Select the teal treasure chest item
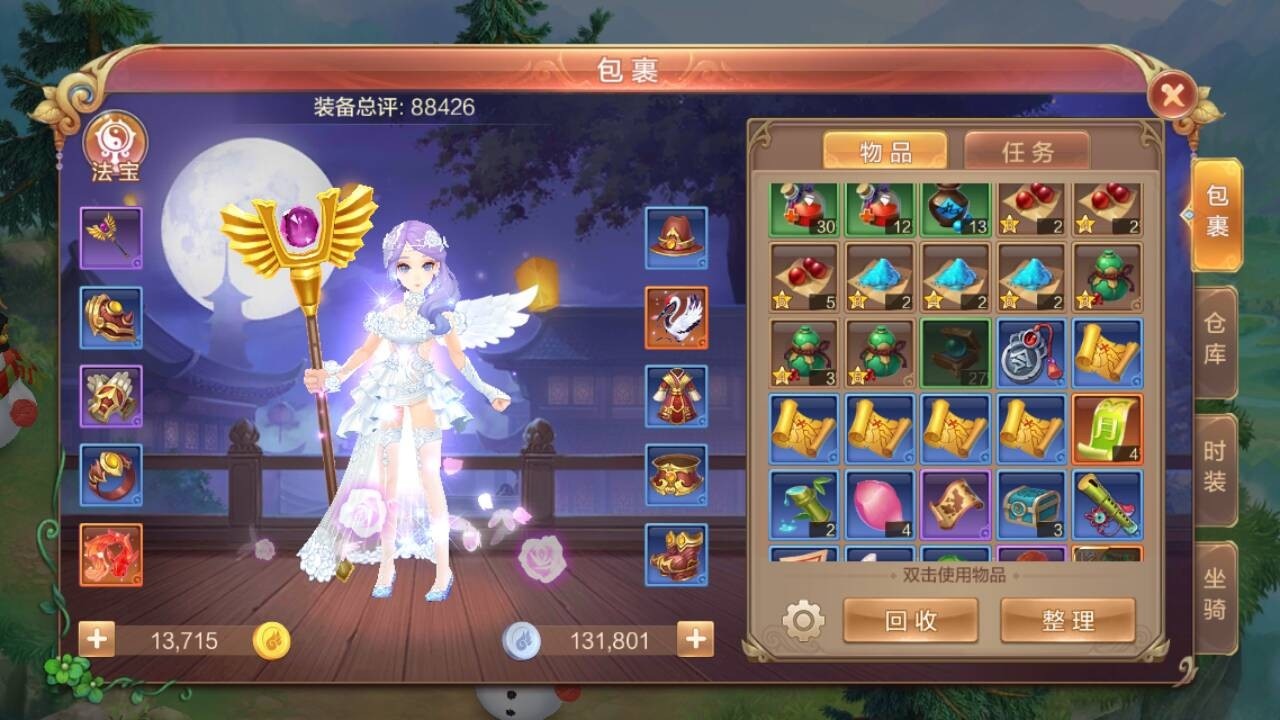This screenshot has height=720, width=1280. pyautogui.click(x=1031, y=505)
